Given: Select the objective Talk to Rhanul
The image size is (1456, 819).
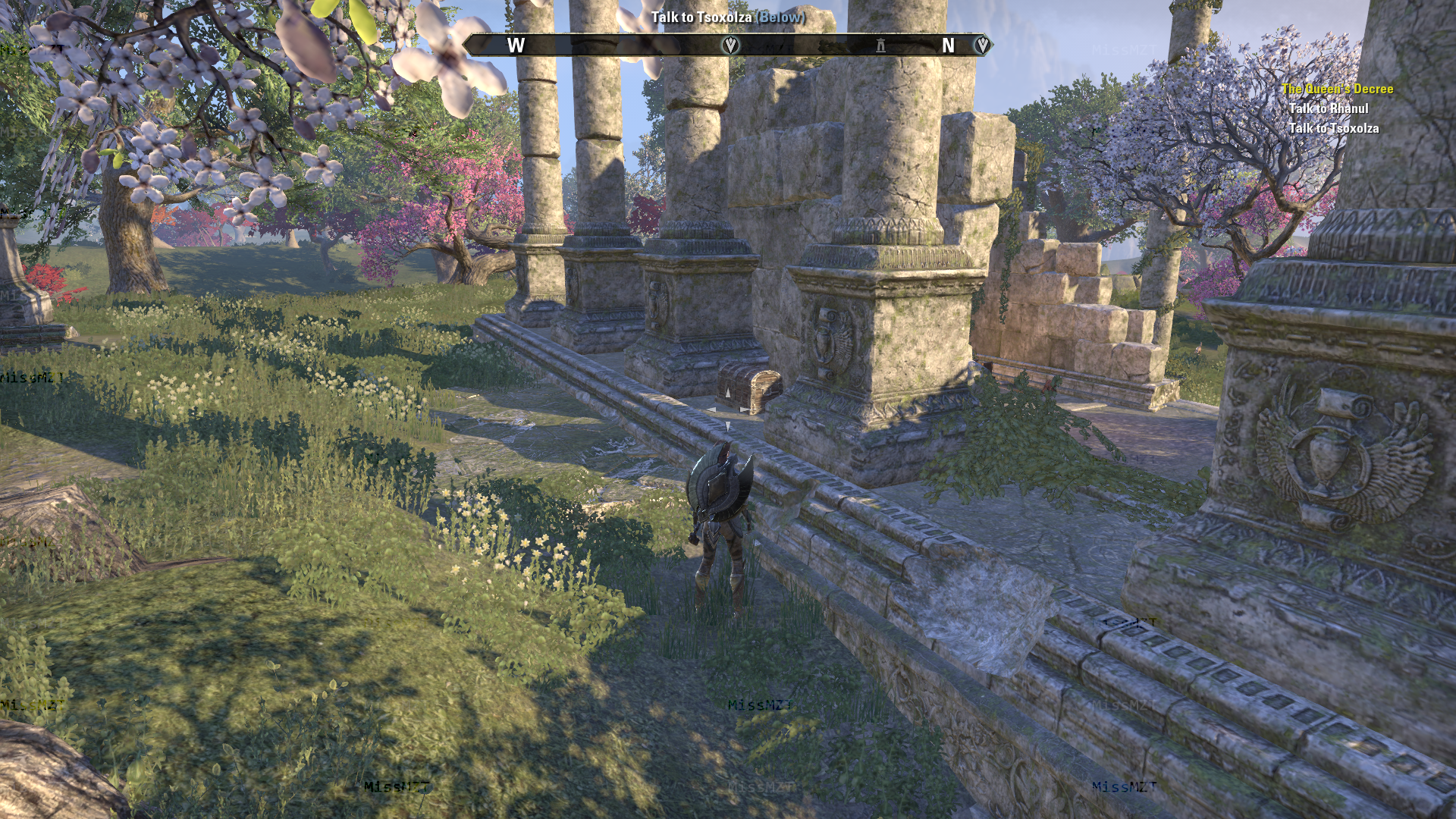Looking at the screenshot, I should pos(1329,108).
